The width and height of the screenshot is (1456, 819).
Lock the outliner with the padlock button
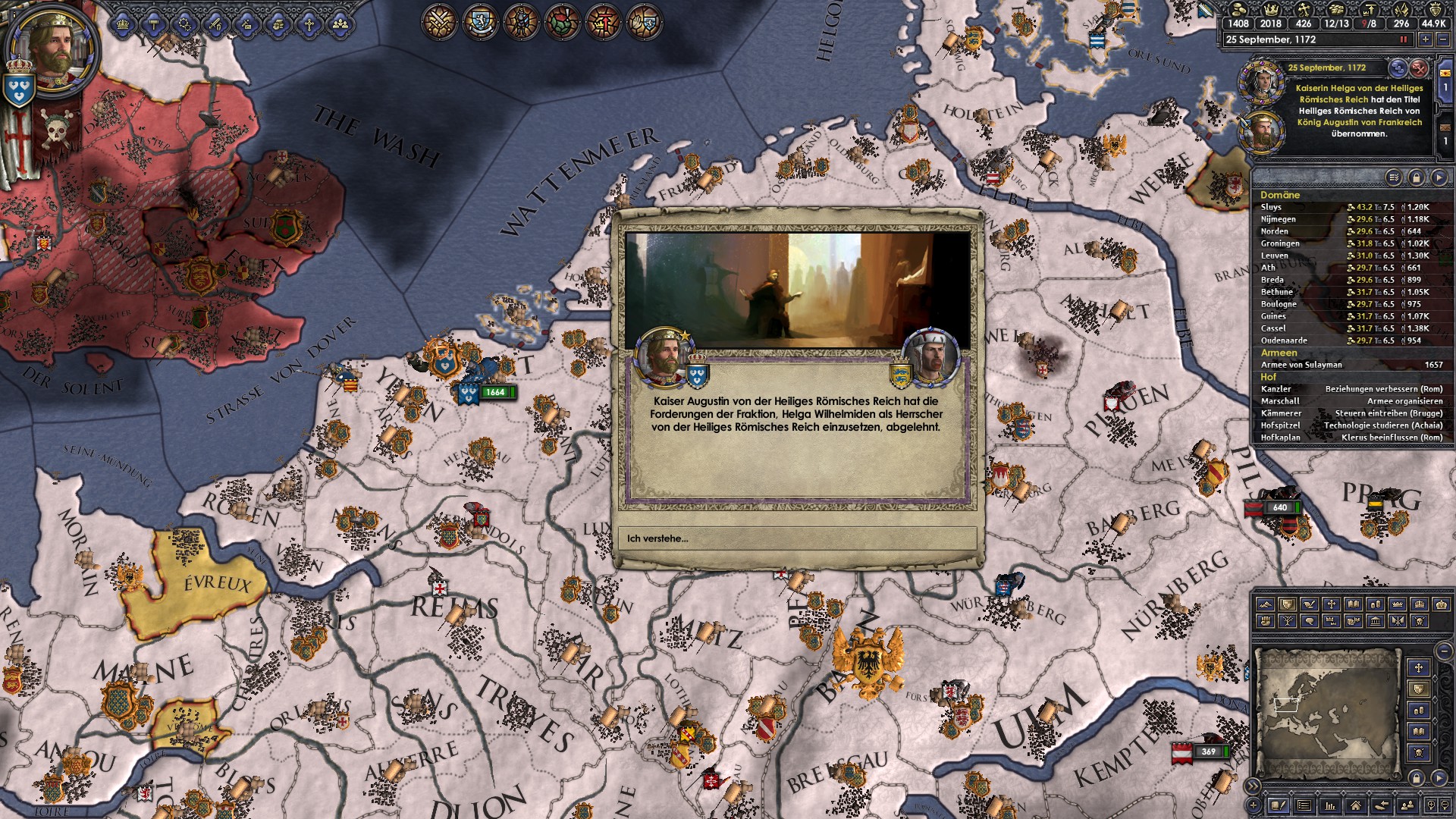click(1416, 177)
